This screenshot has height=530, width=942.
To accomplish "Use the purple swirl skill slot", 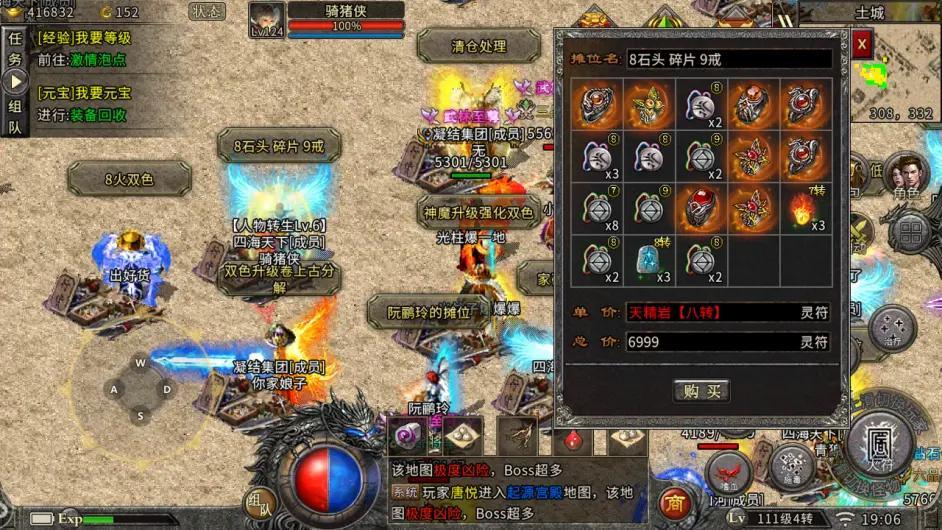I will click(x=408, y=434).
